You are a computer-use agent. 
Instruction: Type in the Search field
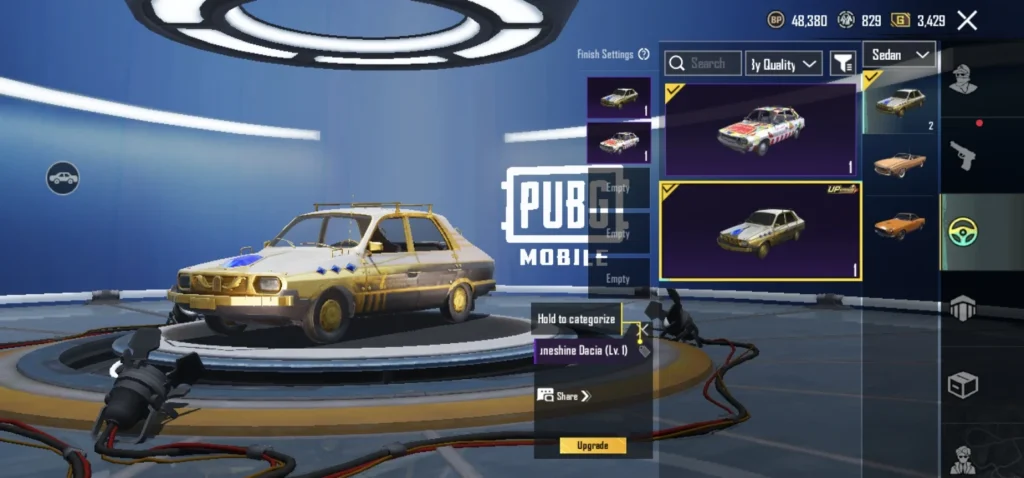704,64
